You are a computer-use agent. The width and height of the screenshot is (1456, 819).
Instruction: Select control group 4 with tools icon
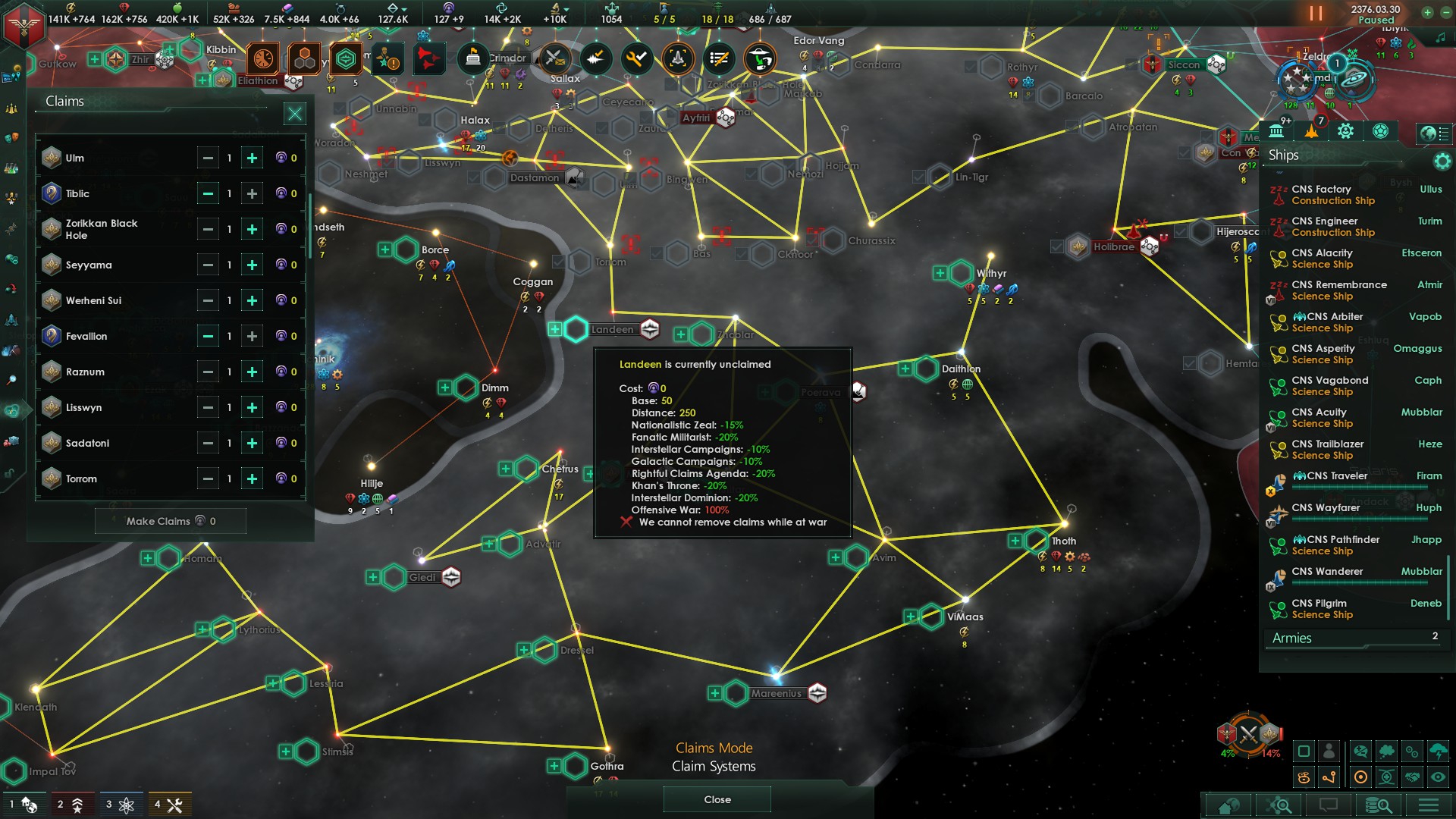coord(168,805)
